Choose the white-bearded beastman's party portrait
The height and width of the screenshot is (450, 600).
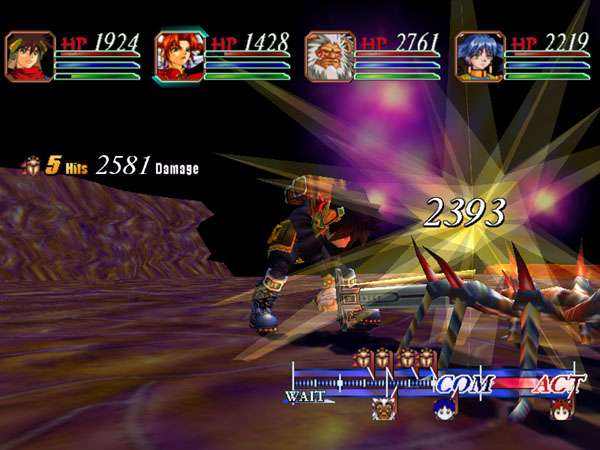pyautogui.click(x=330, y=56)
